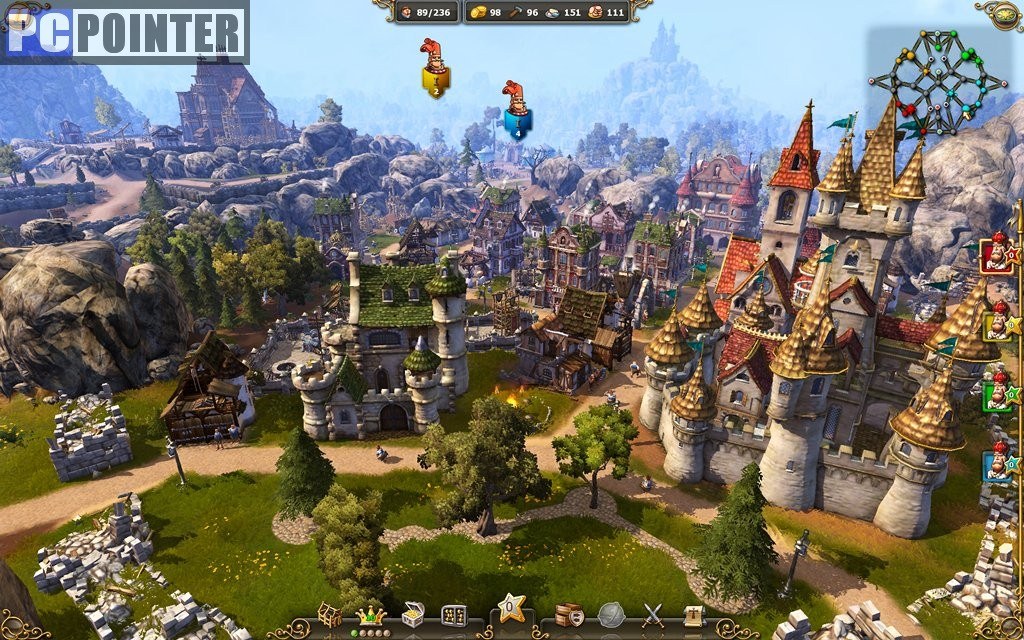Open the building construction menu
The image size is (1024, 640).
(330, 615)
